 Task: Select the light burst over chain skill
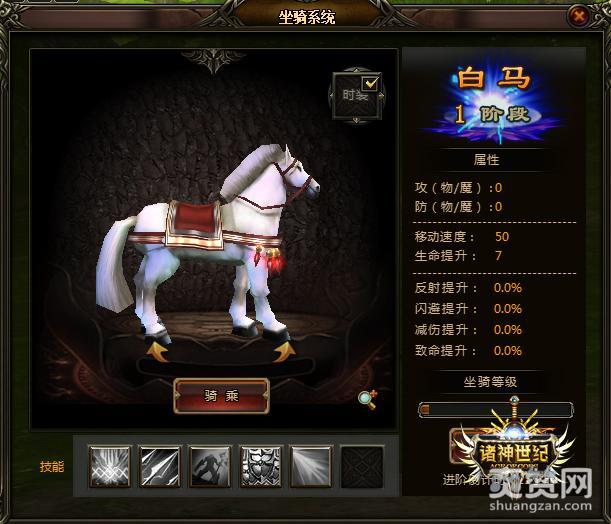(110, 467)
